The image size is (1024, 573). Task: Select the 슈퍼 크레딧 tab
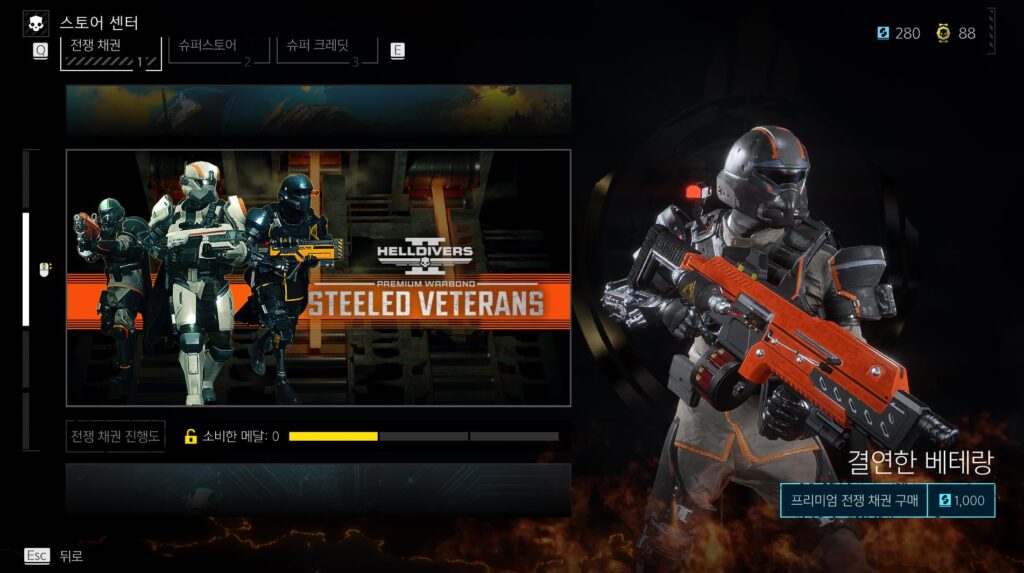tap(326, 49)
